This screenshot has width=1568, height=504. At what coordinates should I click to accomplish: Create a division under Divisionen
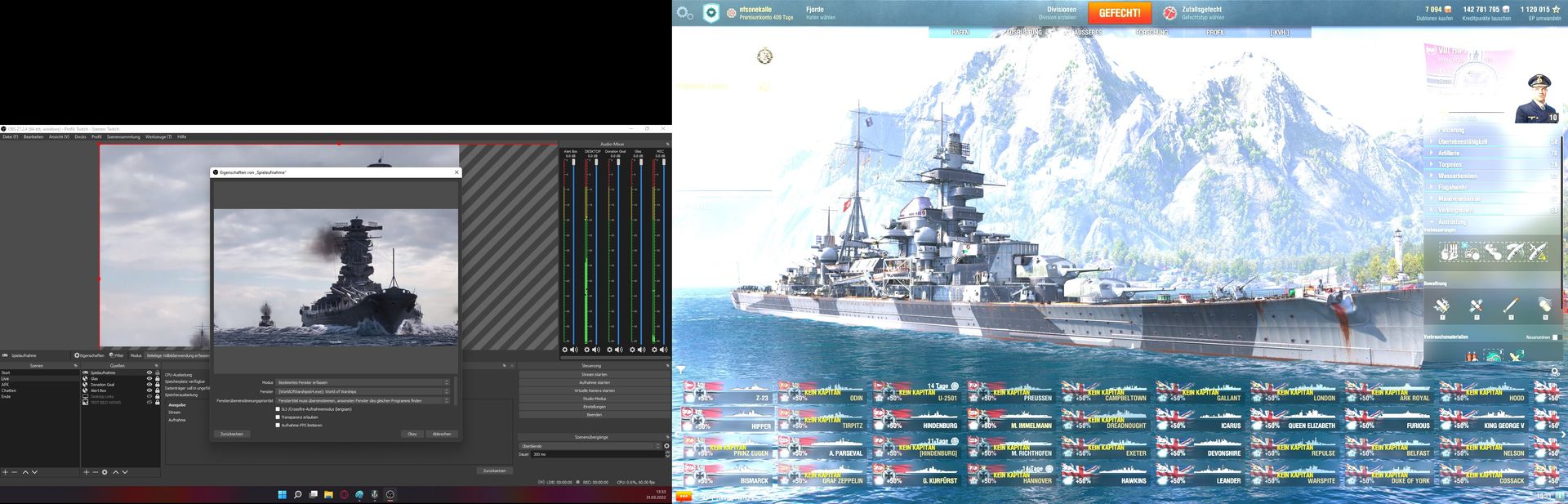click(1061, 13)
